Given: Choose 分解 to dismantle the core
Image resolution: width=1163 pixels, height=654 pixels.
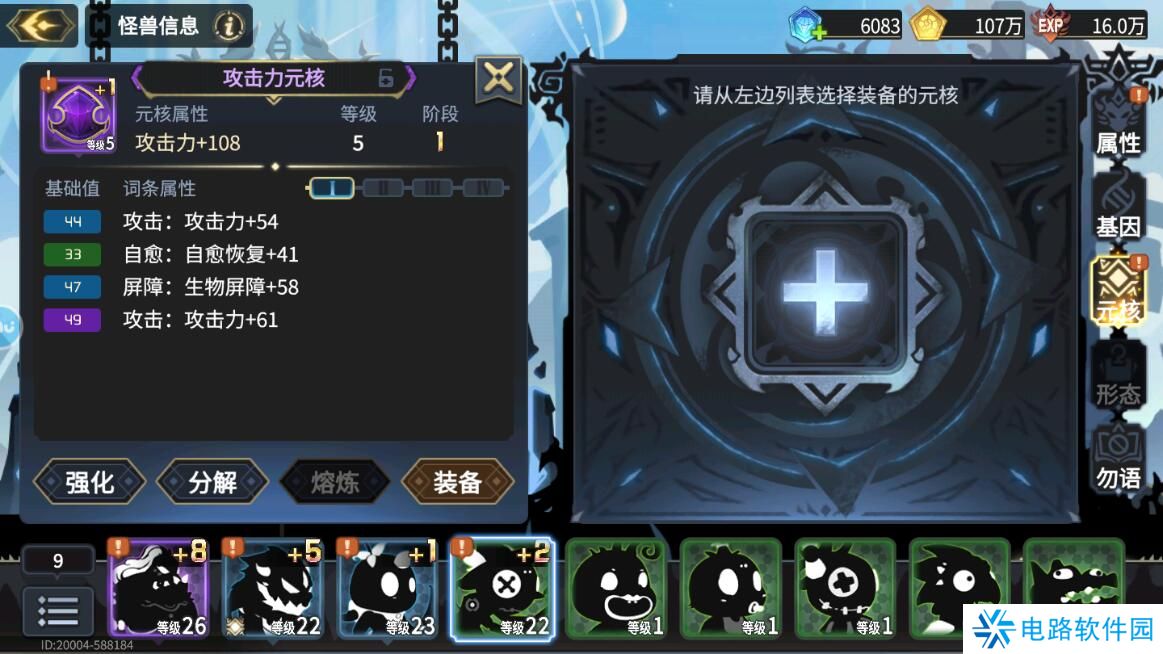Looking at the screenshot, I should [212, 482].
